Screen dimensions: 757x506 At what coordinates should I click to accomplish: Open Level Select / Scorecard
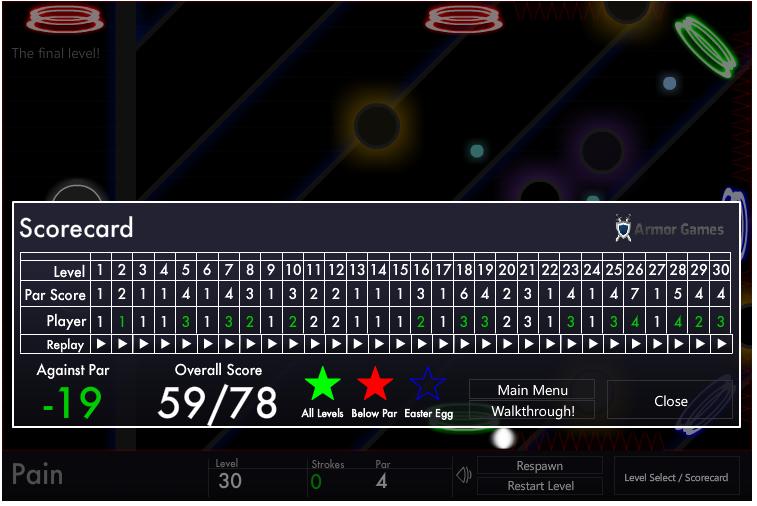coord(676,477)
